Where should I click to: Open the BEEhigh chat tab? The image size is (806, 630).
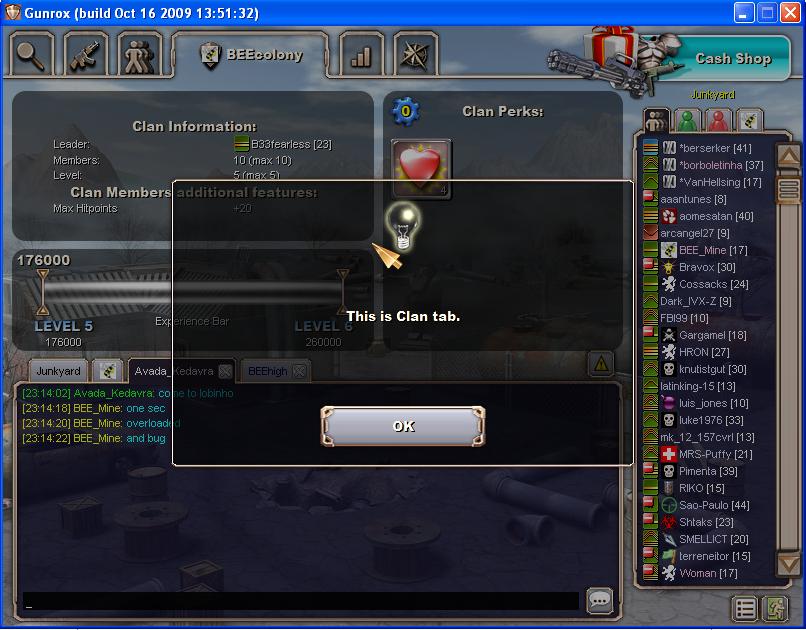click(x=267, y=371)
